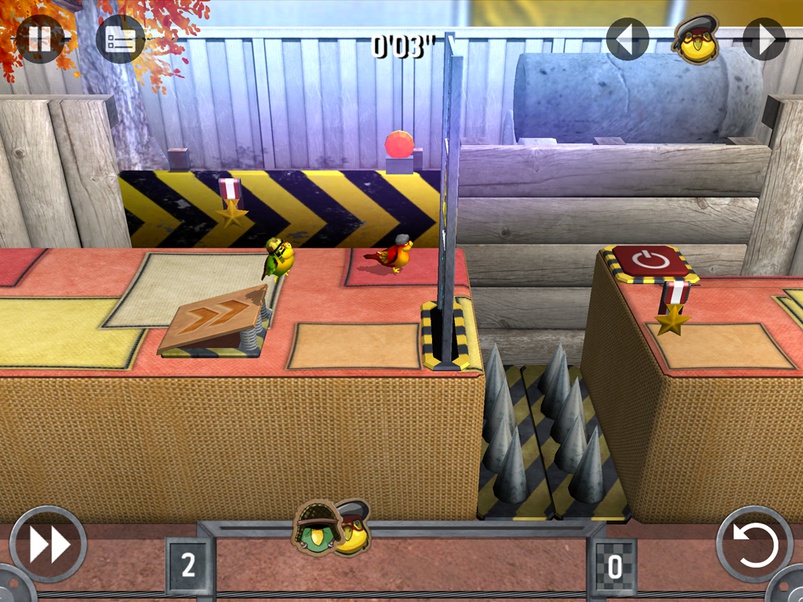Pause the game
Viewport: 803px width, 602px height.
(40, 40)
